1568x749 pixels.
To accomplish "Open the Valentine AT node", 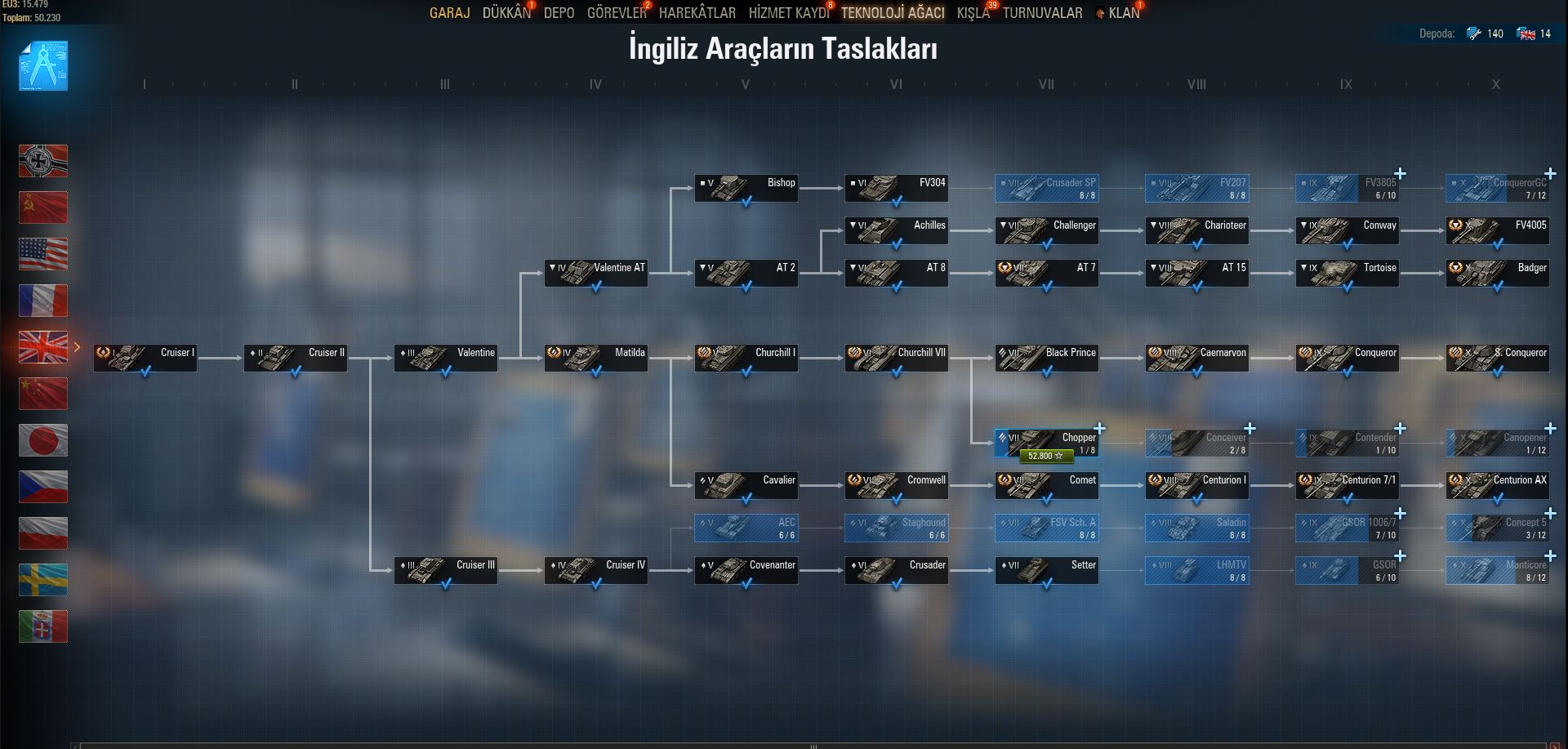I will [x=595, y=274].
